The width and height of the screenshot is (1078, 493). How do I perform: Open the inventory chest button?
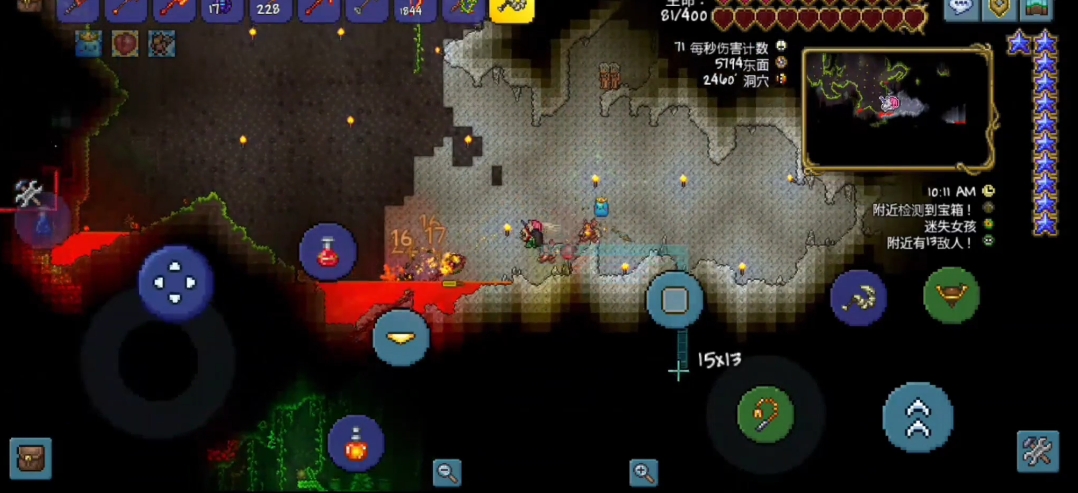[x=30, y=459]
